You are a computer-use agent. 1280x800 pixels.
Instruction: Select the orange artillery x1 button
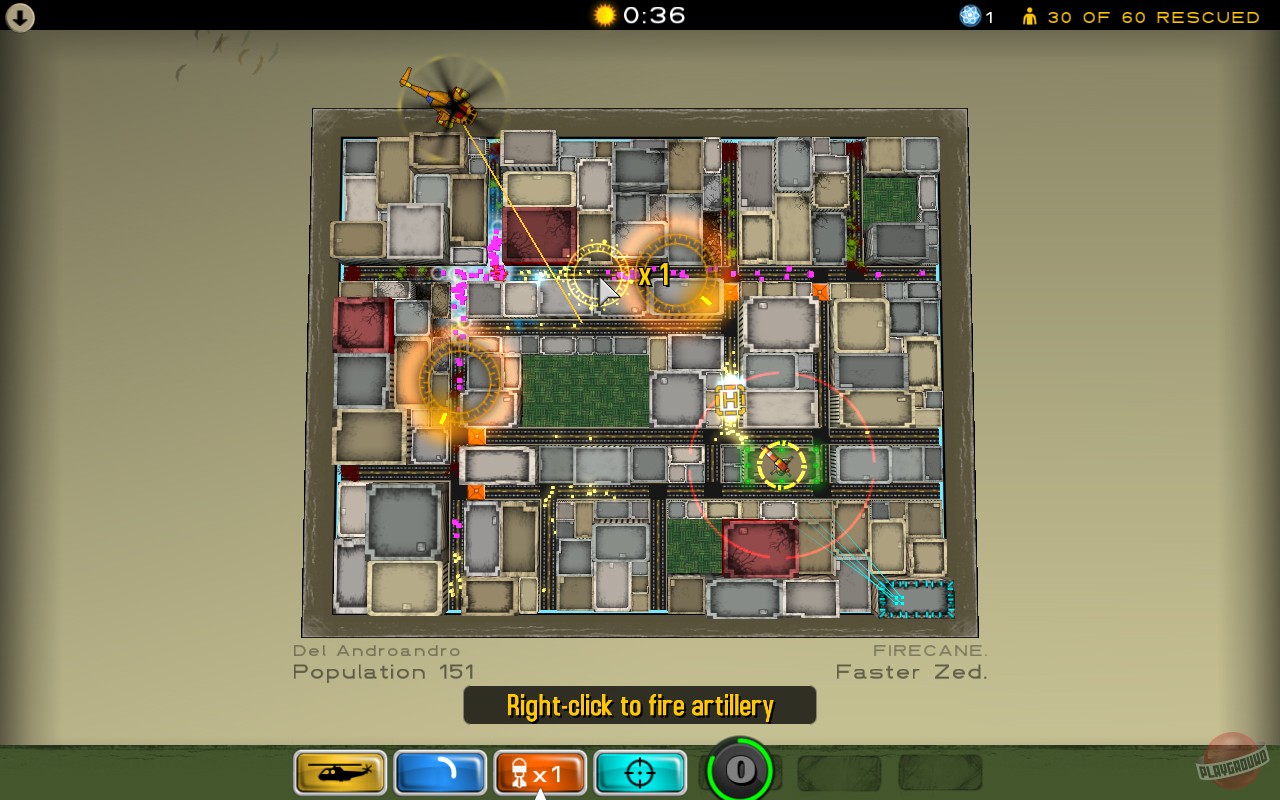click(x=540, y=772)
